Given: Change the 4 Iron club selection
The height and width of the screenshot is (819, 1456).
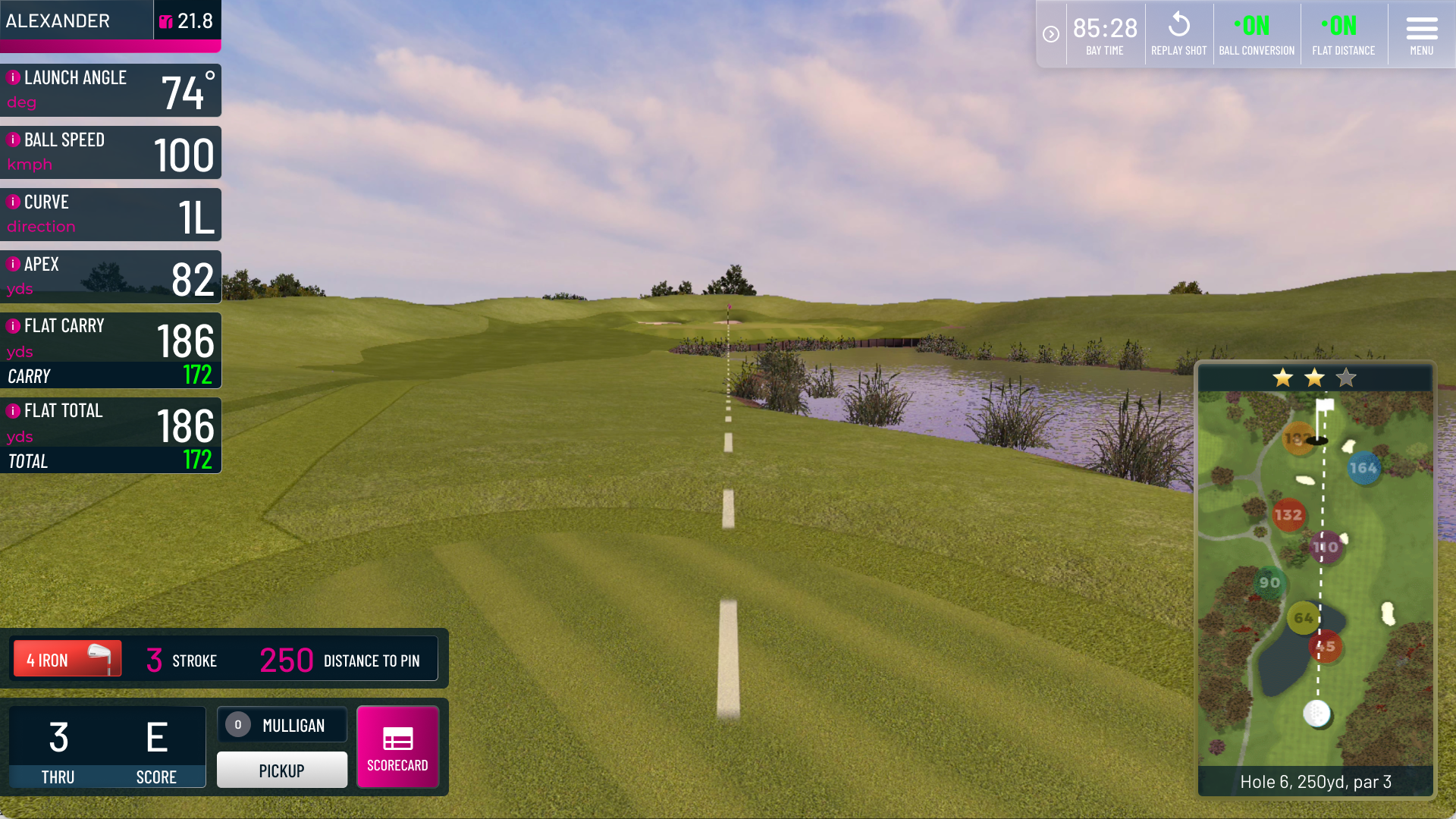Looking at the screenshot, I should [x=67, y=659].
